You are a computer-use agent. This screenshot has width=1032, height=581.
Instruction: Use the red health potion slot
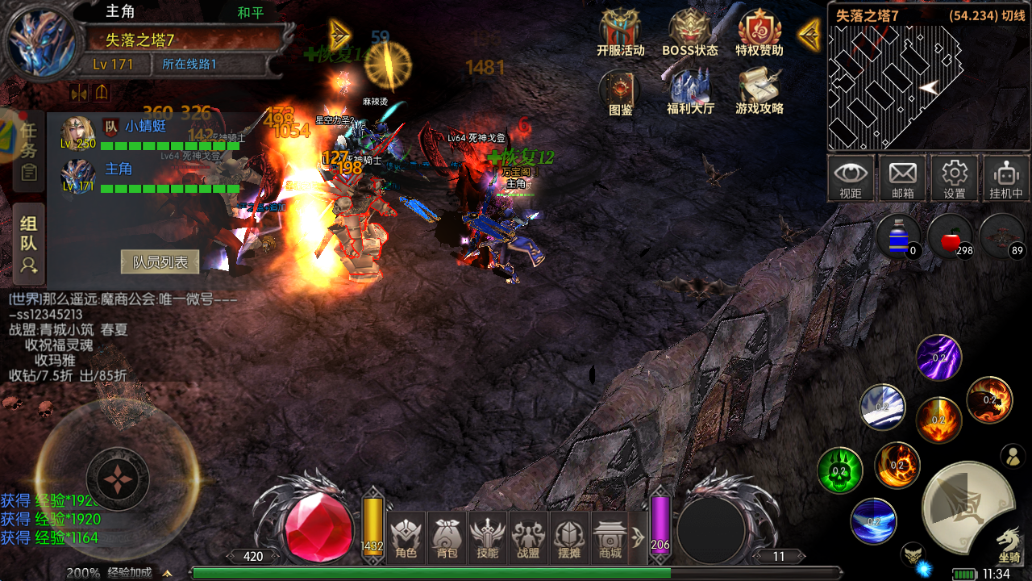click(950, 236)
